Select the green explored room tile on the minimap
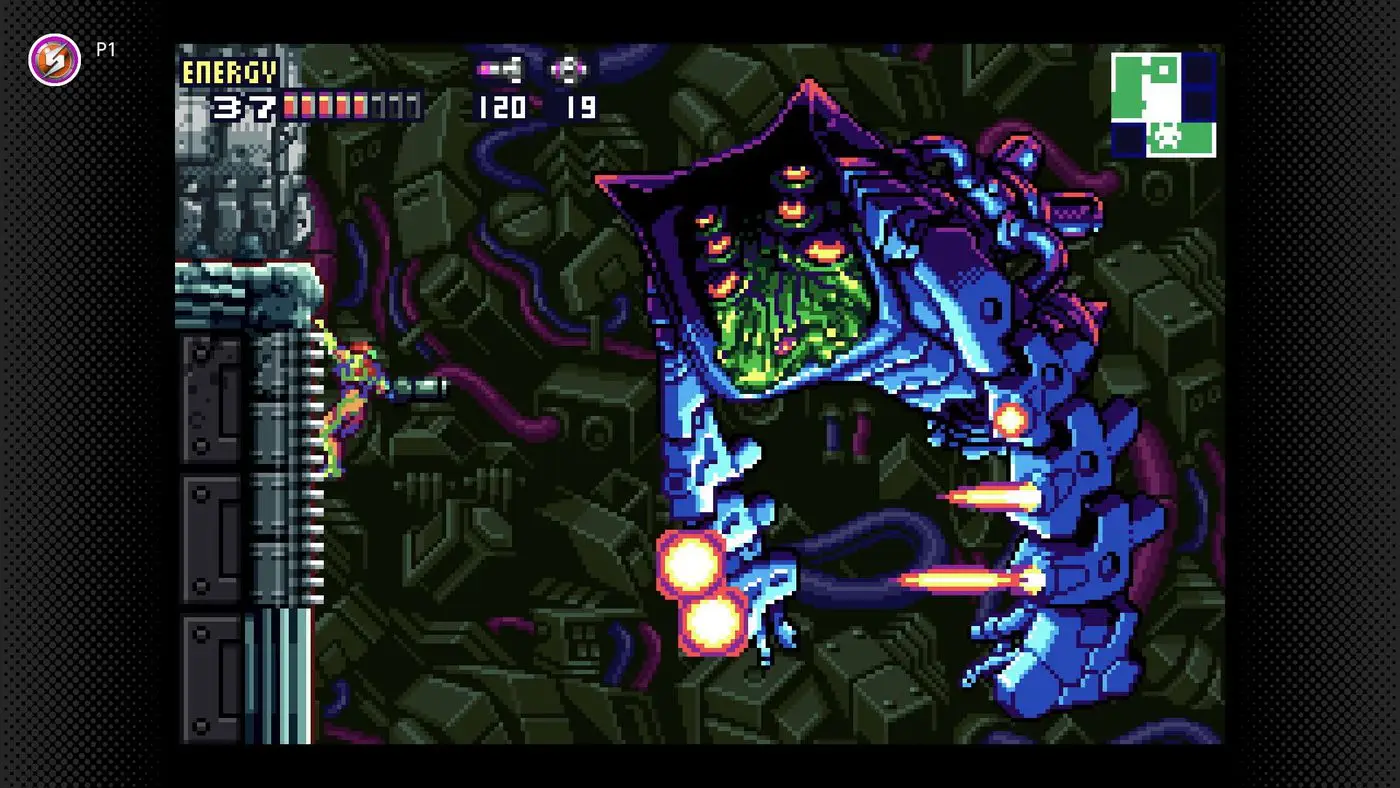Image resolution: width=1400 pixels, height=788 pixels. [x=1125, y=85]
